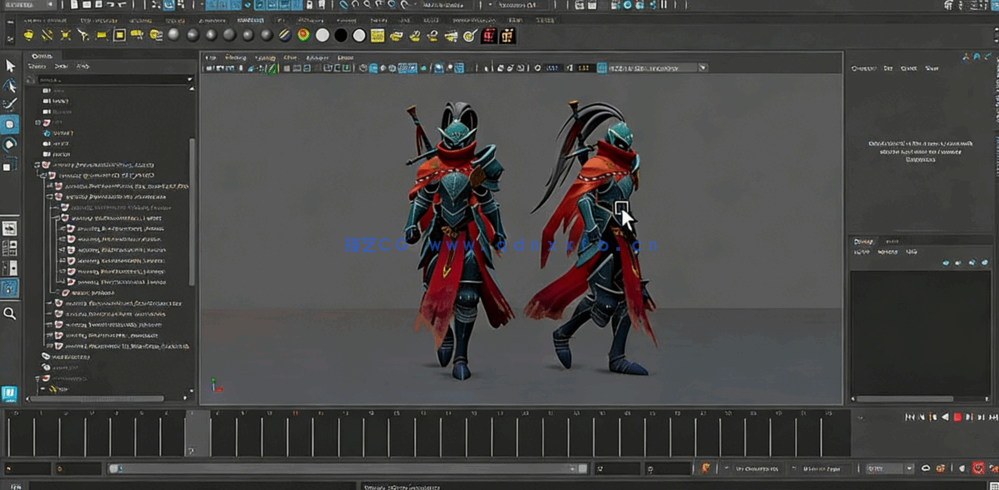
Task: Jump to the end of the timeline
Action: [x=992, y=417]
